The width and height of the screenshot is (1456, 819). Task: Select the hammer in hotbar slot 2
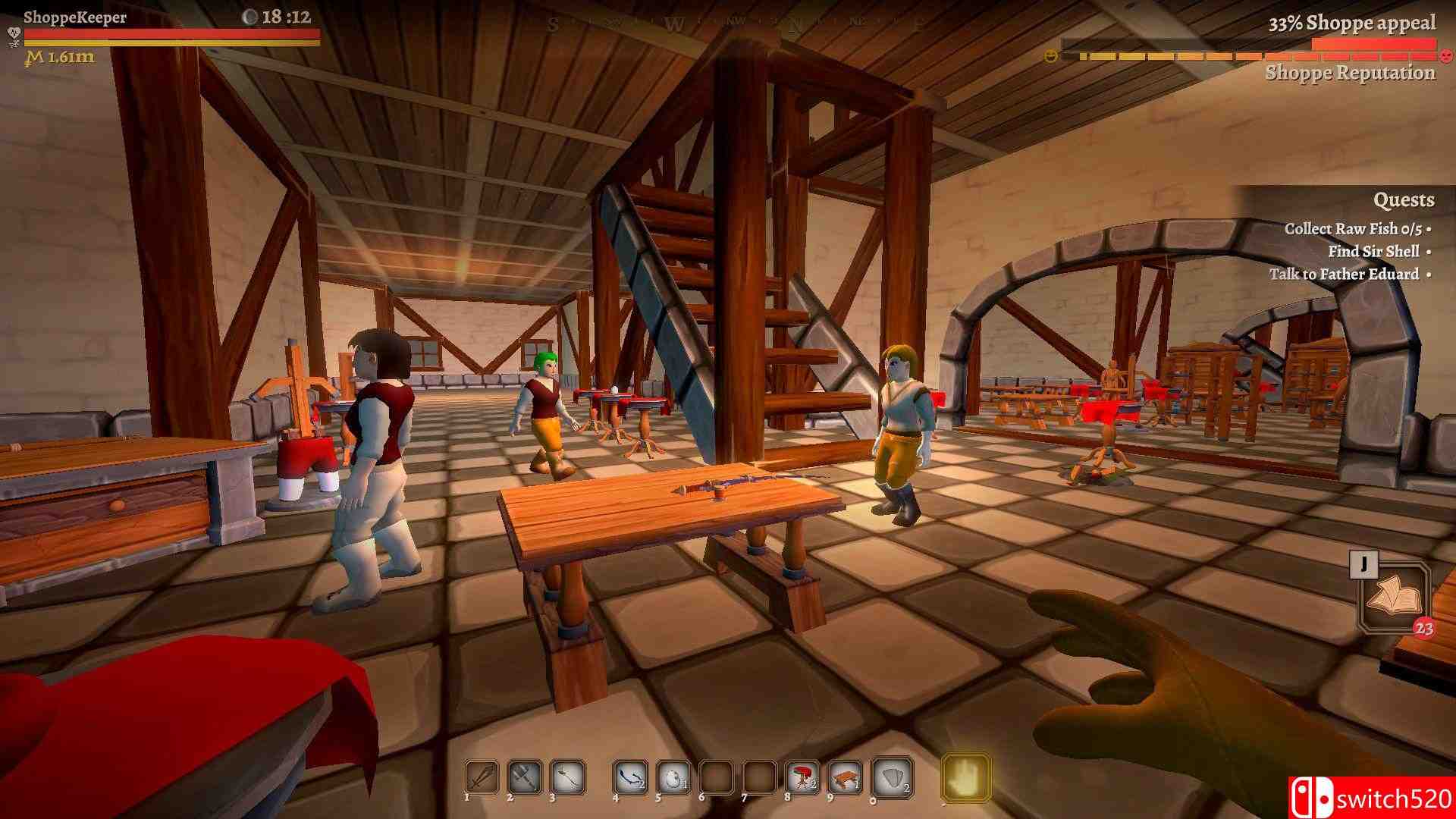[x=524, y=777]
